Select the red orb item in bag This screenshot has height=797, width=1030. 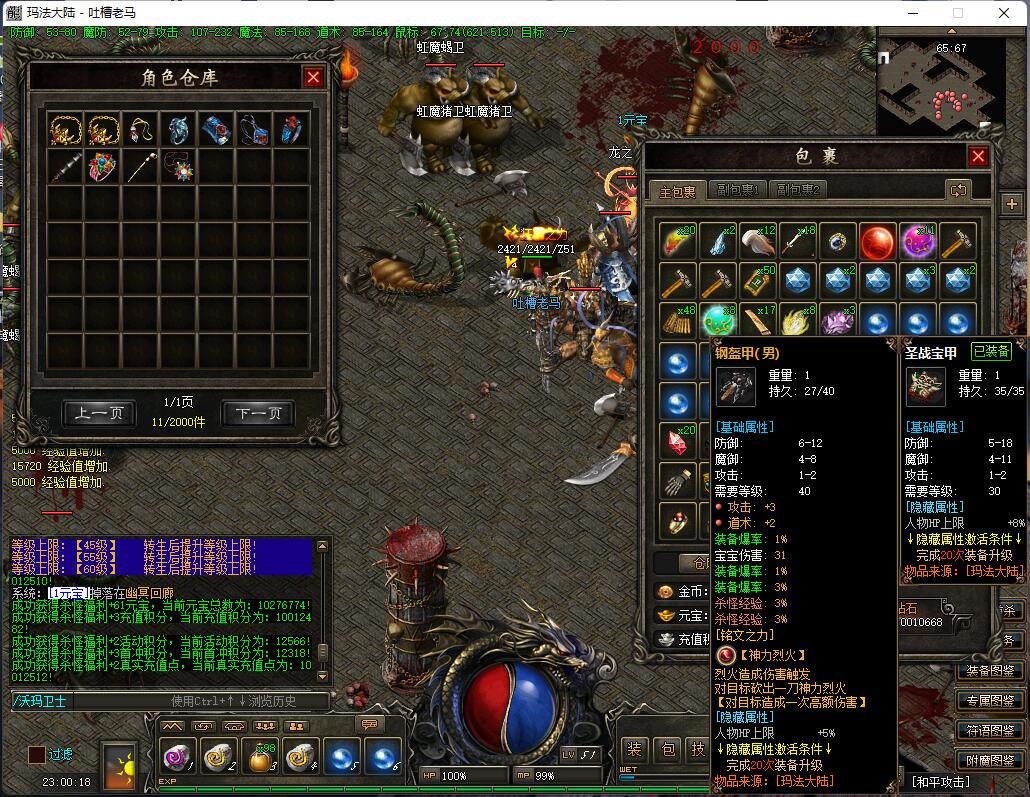(x=877, y=241)
